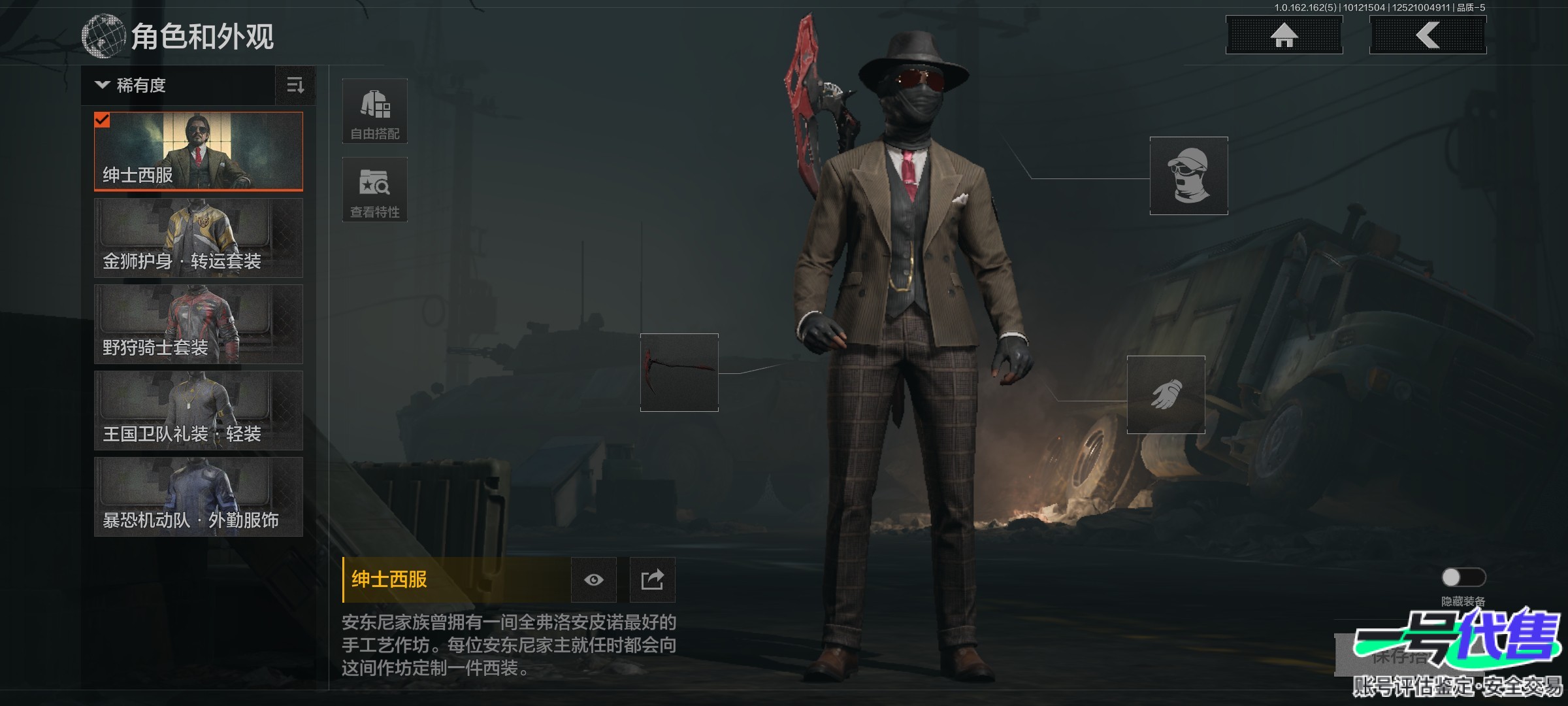Select the 野狩骑士套装 outfit
The height and width of the screenshot is (706, 1568).
[x=199, y=324]
